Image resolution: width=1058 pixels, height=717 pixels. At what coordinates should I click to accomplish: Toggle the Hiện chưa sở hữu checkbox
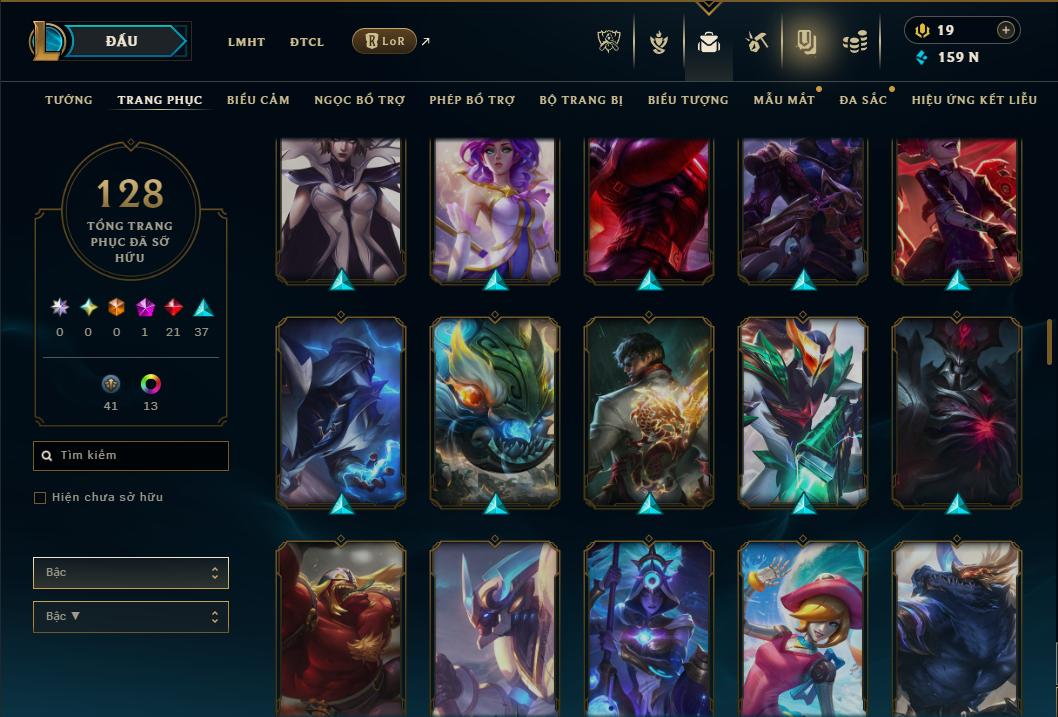[x=40, y=498]
